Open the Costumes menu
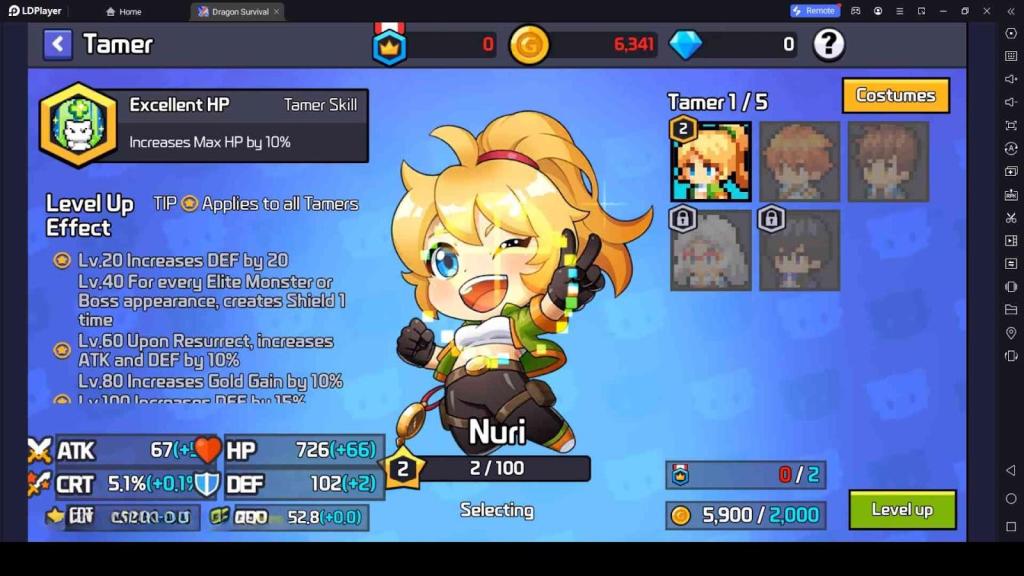The width and height of the screenshot is (1024, 576). 895,96
